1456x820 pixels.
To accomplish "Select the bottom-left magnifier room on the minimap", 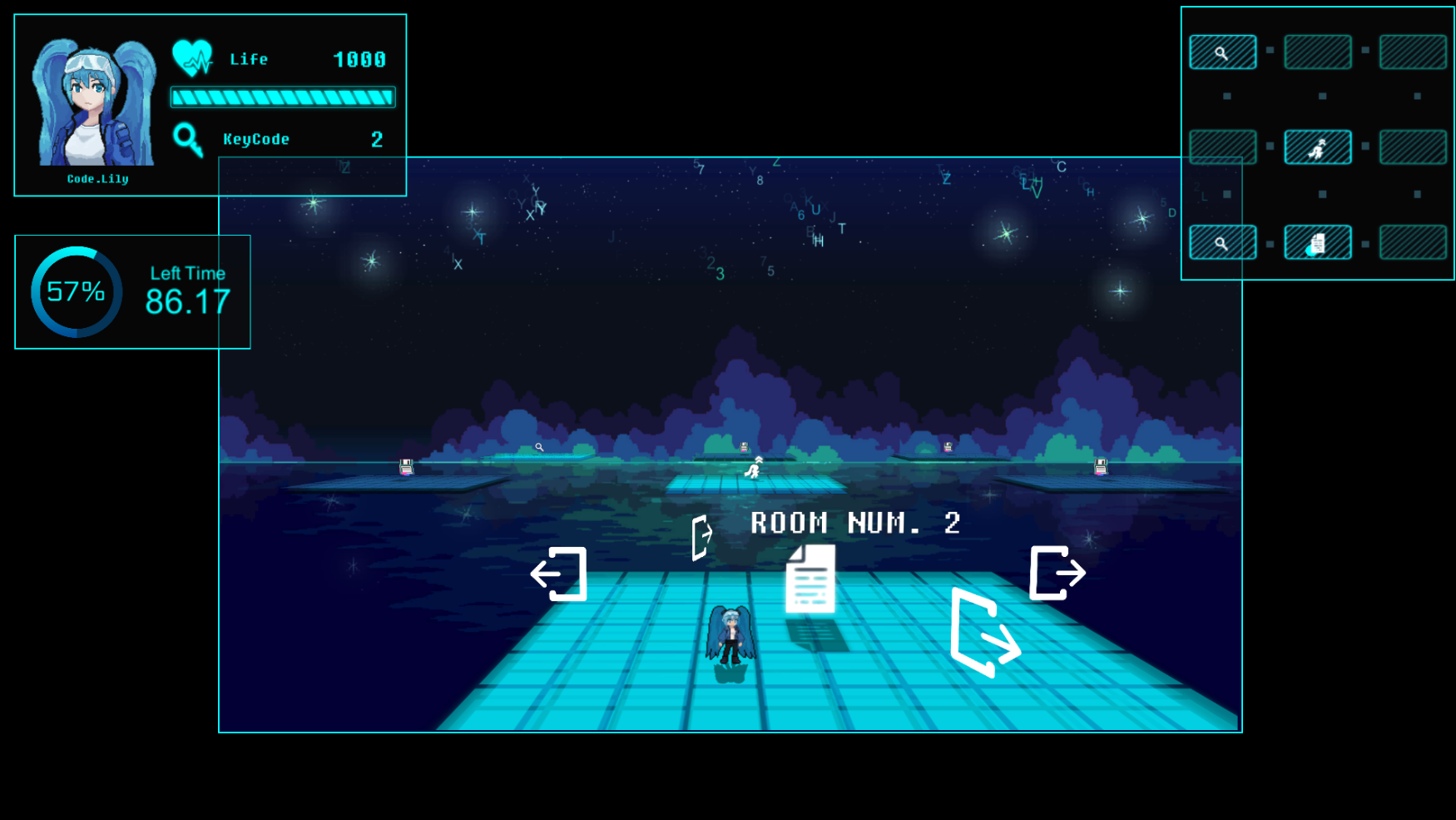I will tap(1222, 241).
